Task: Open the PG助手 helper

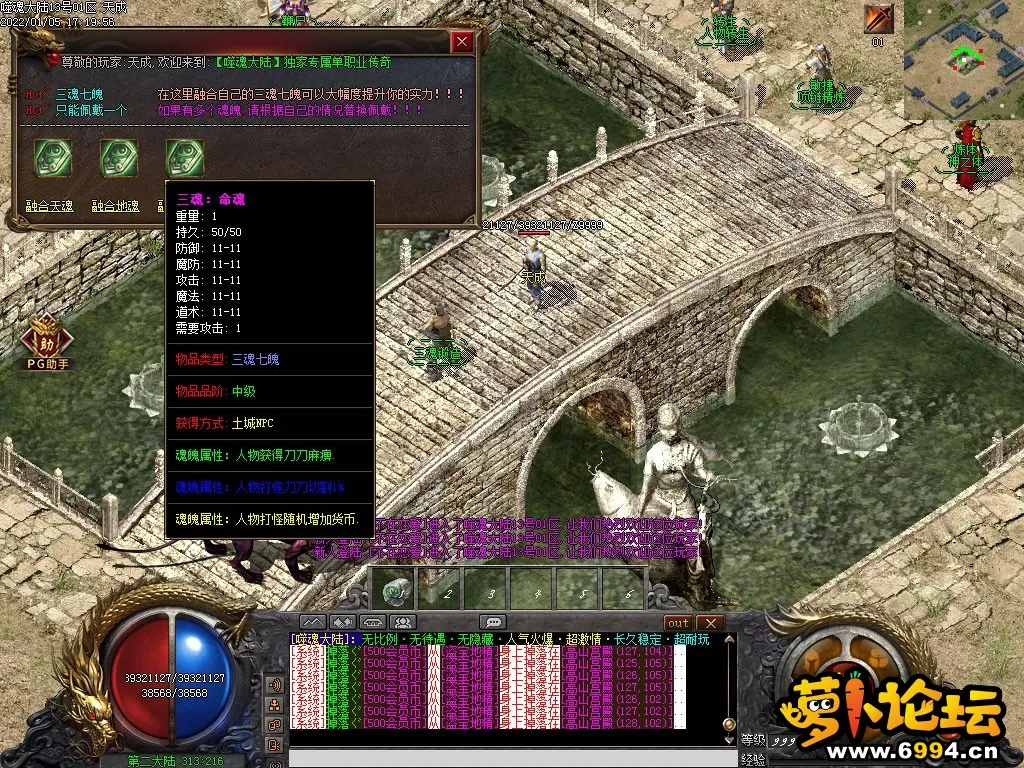Action: tap(47, 342)
